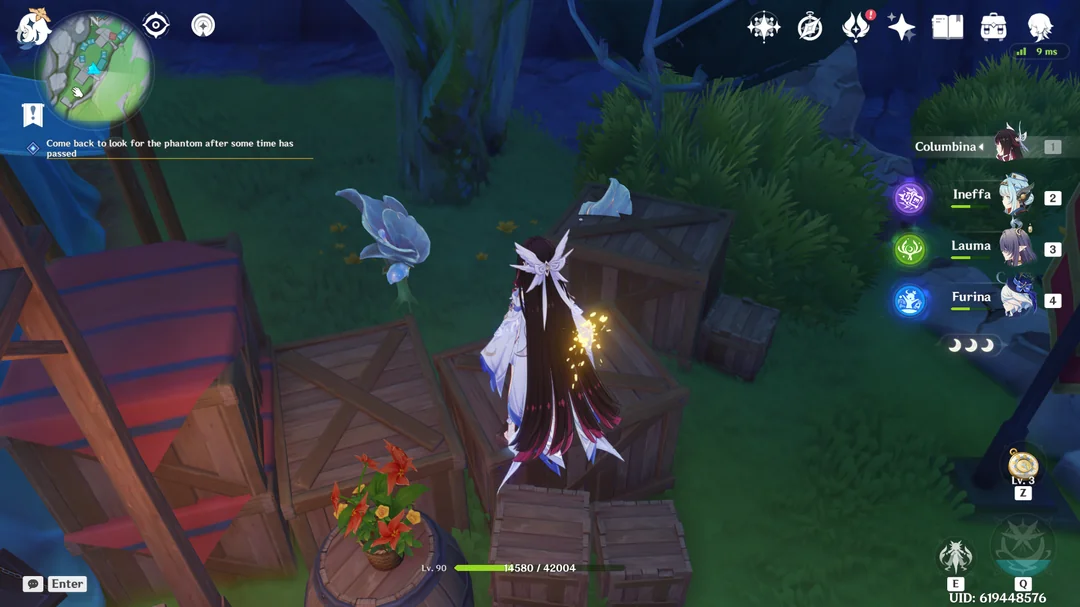Activate Columbina's elemental skill icon

tap(956, 557)
